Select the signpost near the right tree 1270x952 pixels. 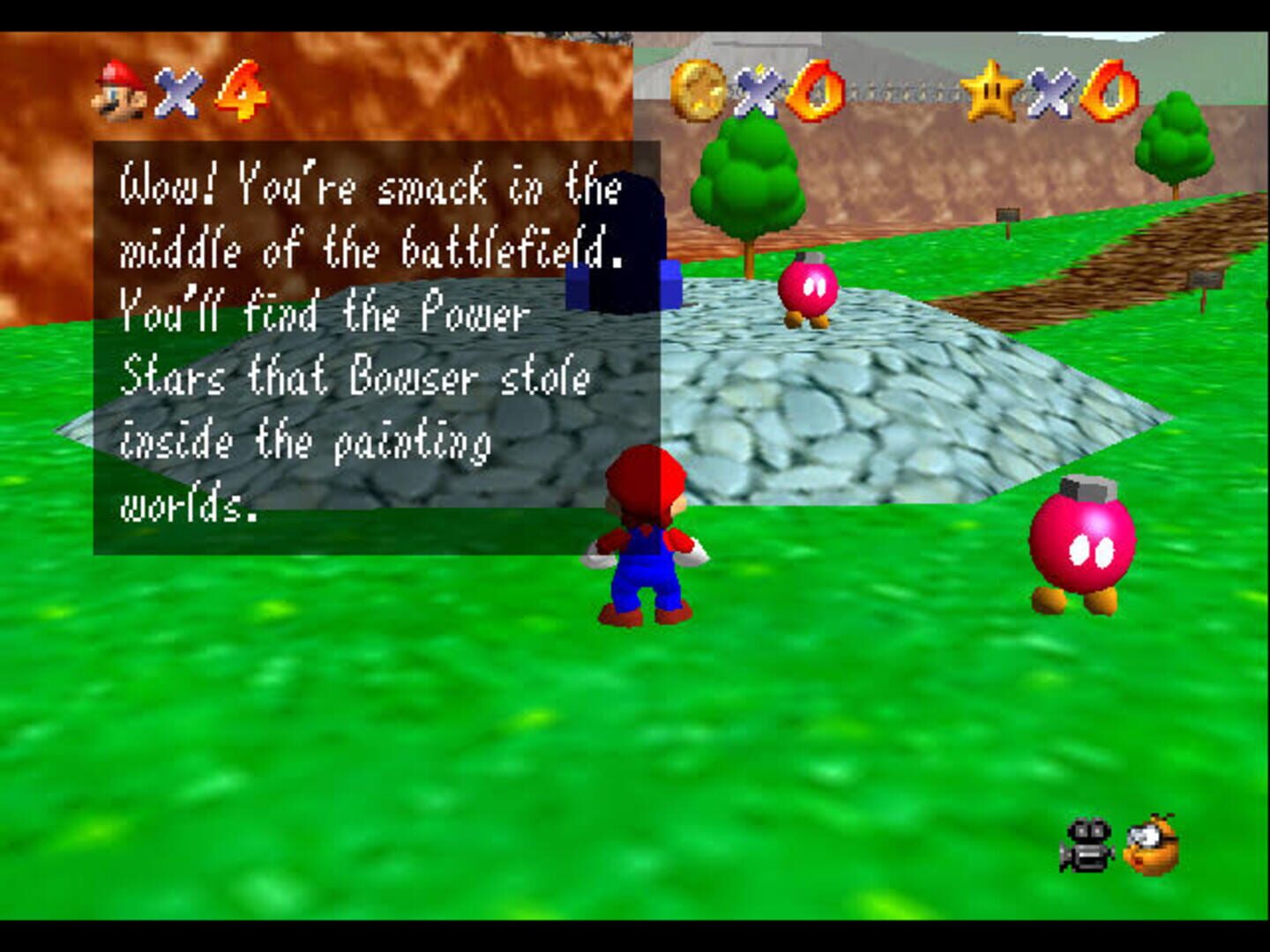[x=1204, y=279]
